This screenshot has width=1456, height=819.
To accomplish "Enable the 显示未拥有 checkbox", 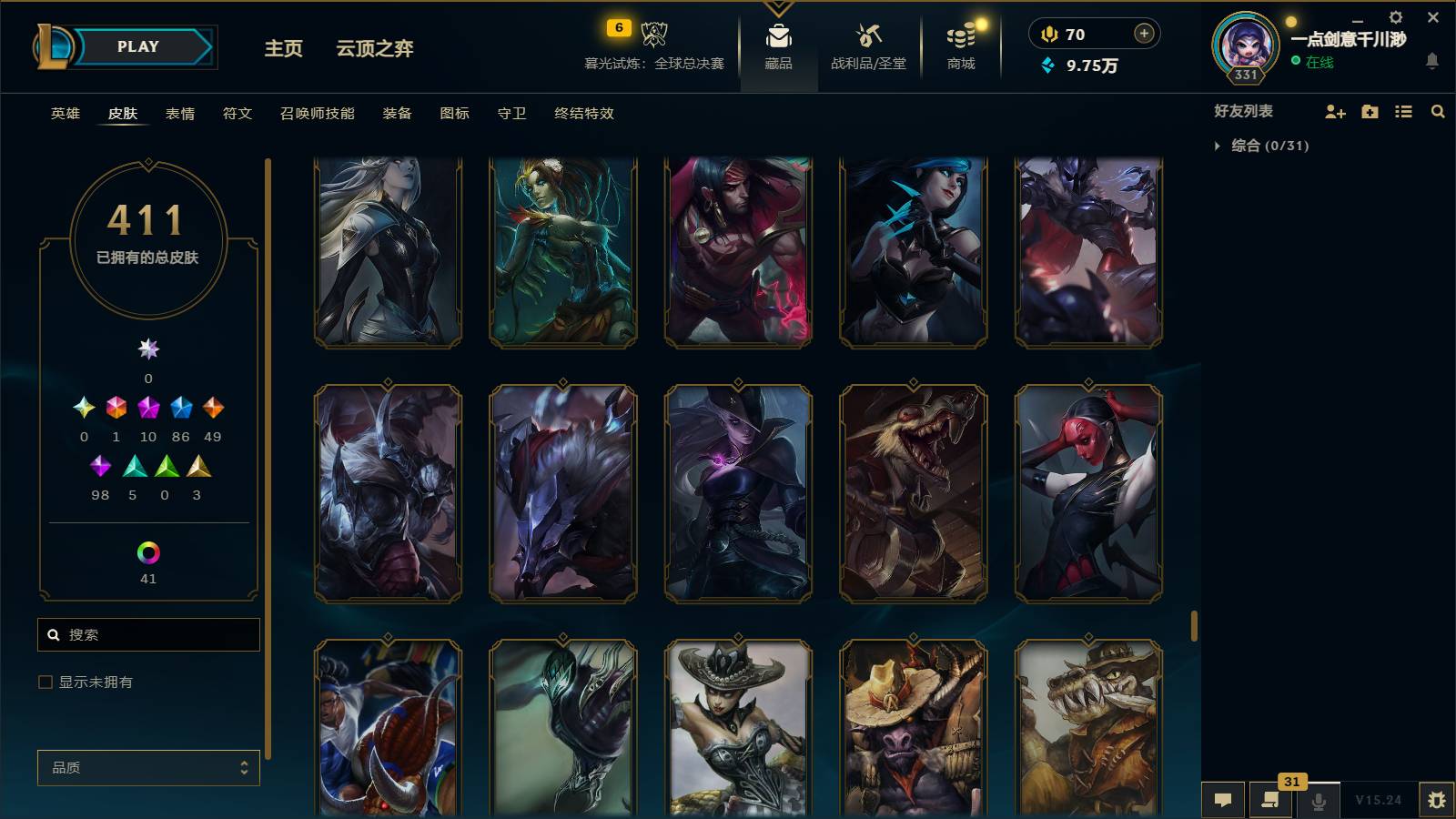I will (x=44, y=681).
